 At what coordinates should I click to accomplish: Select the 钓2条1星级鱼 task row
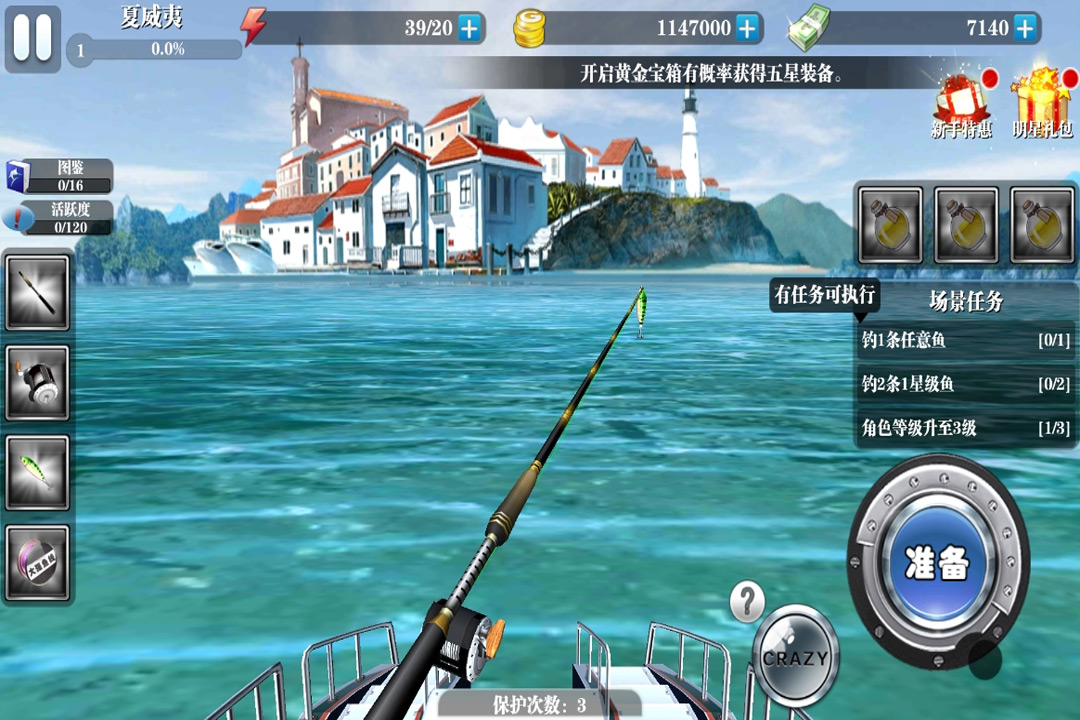pos(965,384)
